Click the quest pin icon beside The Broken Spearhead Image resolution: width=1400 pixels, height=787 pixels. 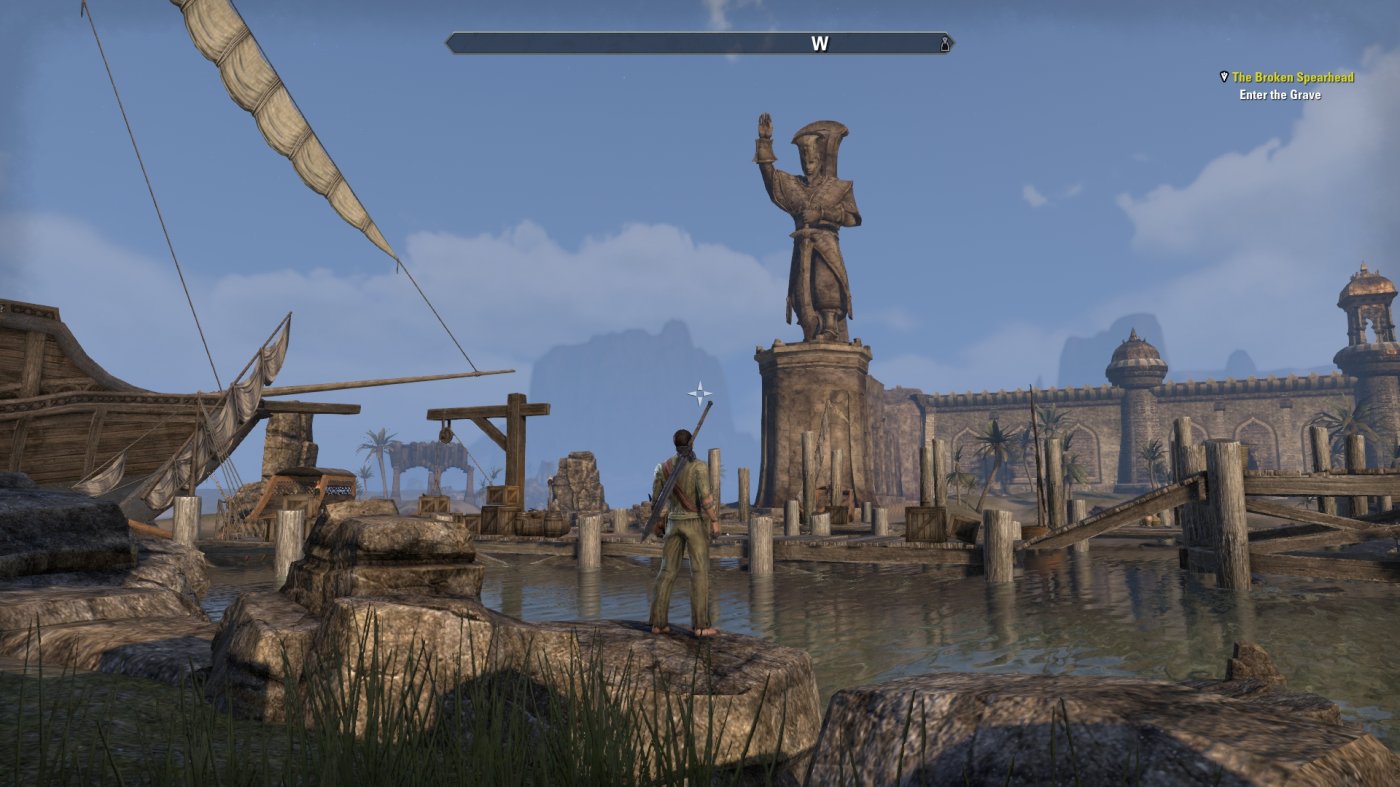pos(1224,76)
